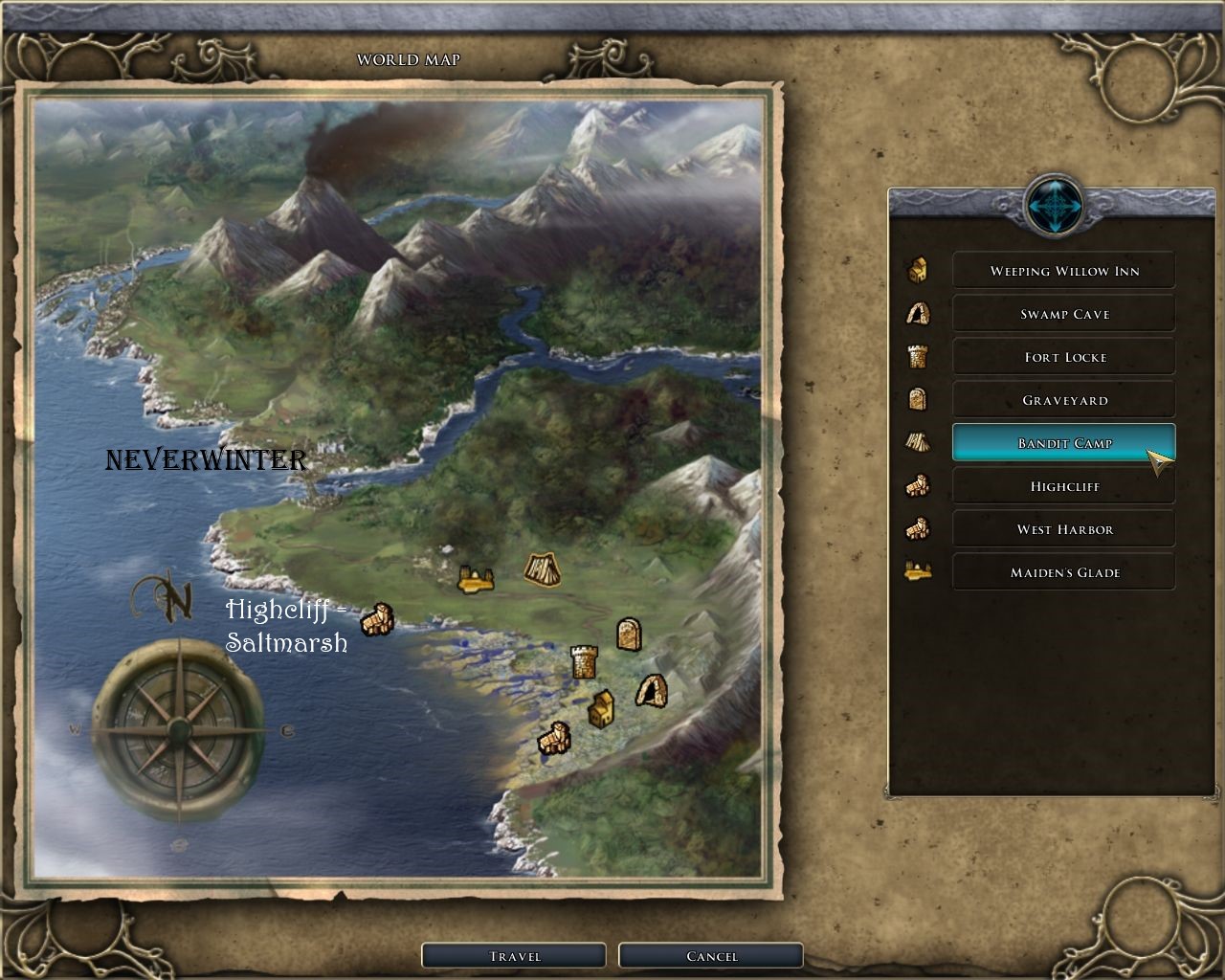The height and width of the screenshot is (980, 1225).
Task: Select the tombstone Graveyard marker on the map
Action: 628,634
